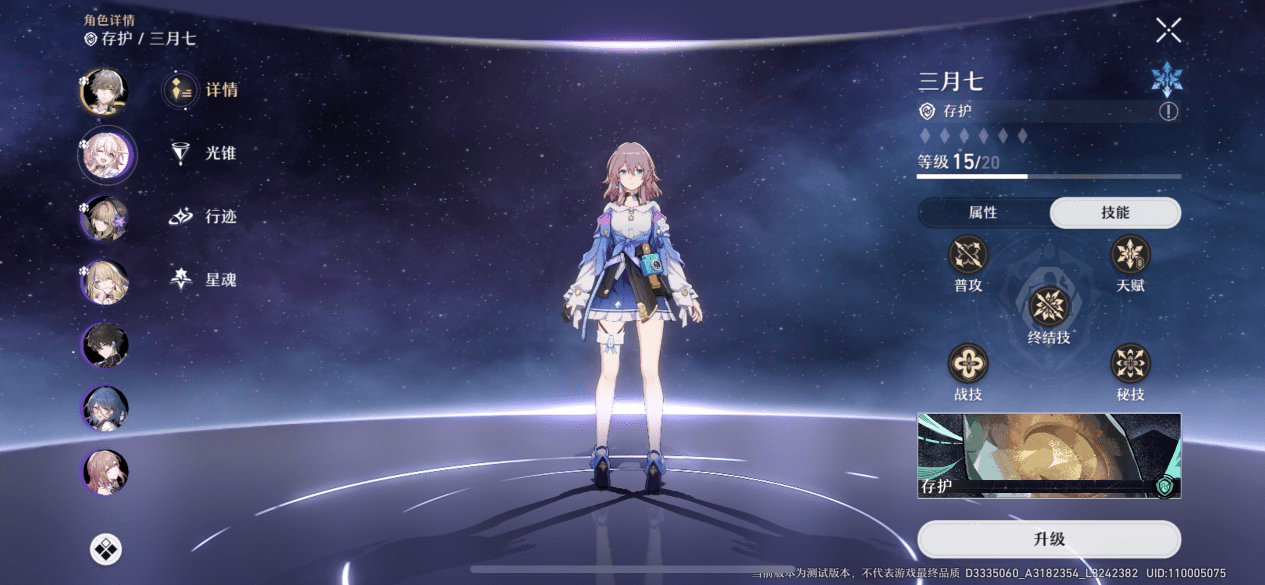Image resolution: width=1265 pixels, height=585 pixels.
Task: Select the blonde-haired character portrait
Action: pos(104,282)
